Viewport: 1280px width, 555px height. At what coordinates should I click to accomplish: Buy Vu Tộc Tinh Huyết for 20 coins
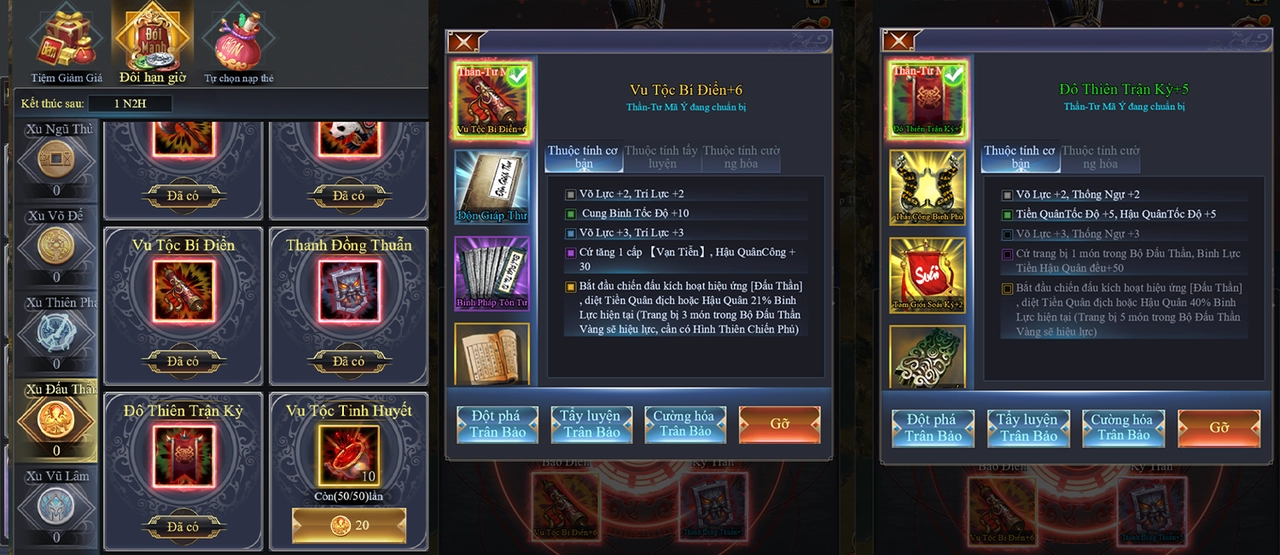[x=349, y=525]
